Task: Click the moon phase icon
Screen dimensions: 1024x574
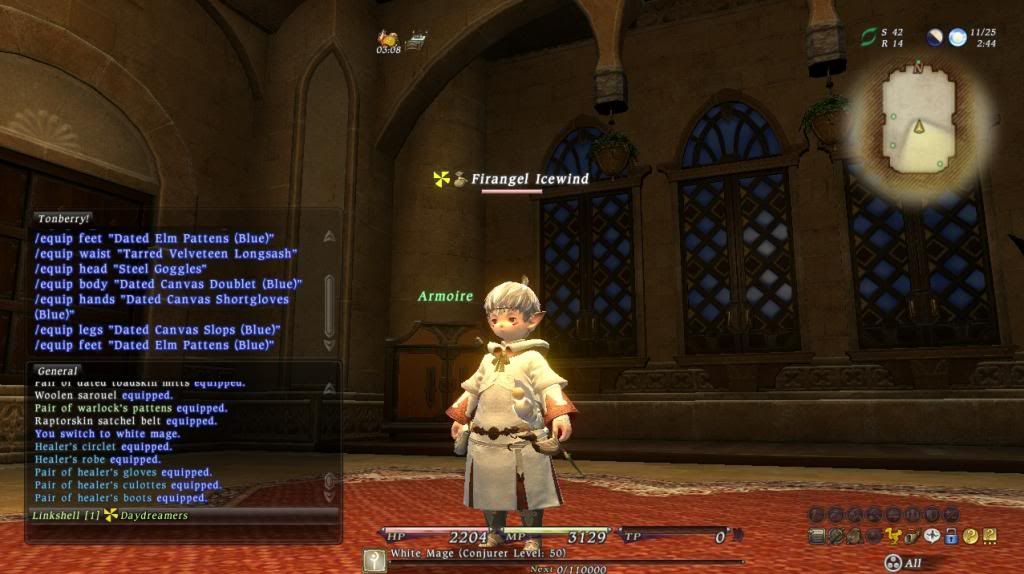Action: (x=934, y=37)
